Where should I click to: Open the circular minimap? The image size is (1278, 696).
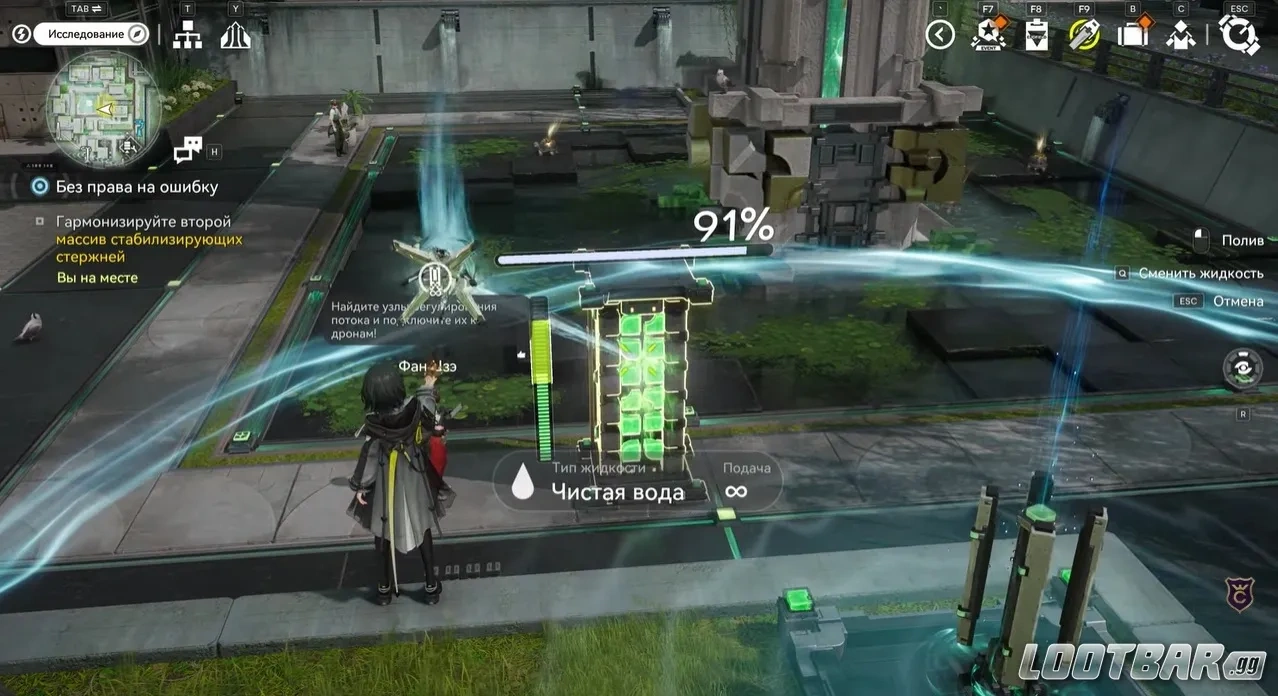click(x=103, y=108)
